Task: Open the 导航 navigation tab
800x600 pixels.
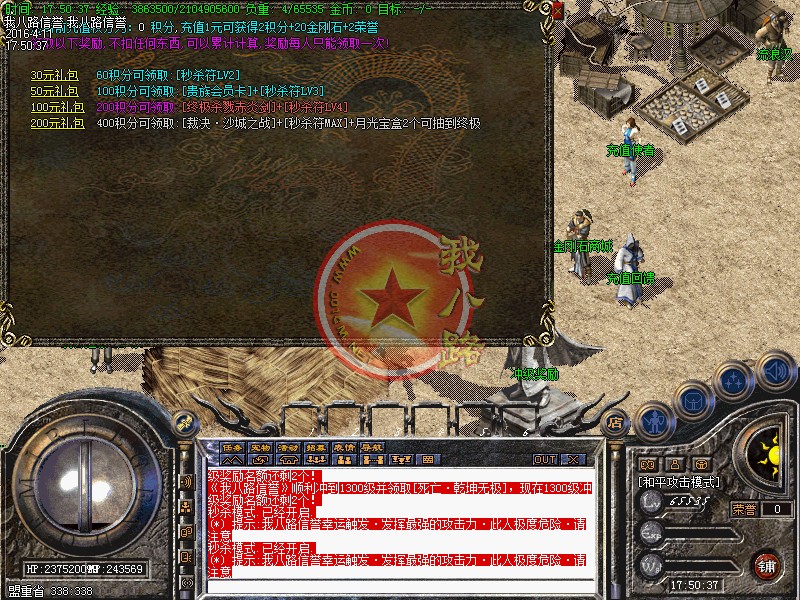Action: coord(372,447)
